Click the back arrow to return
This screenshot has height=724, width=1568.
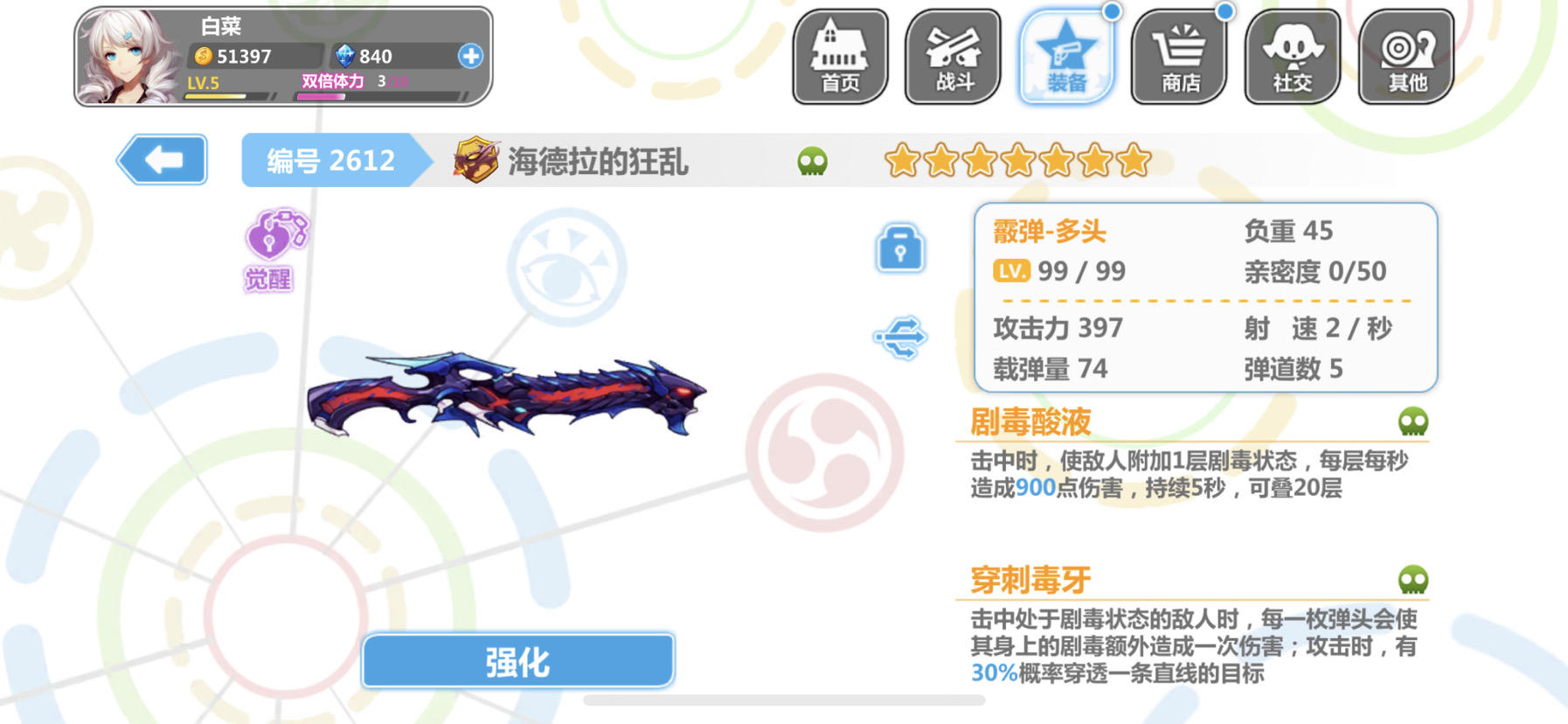click(x=162, y=160)
